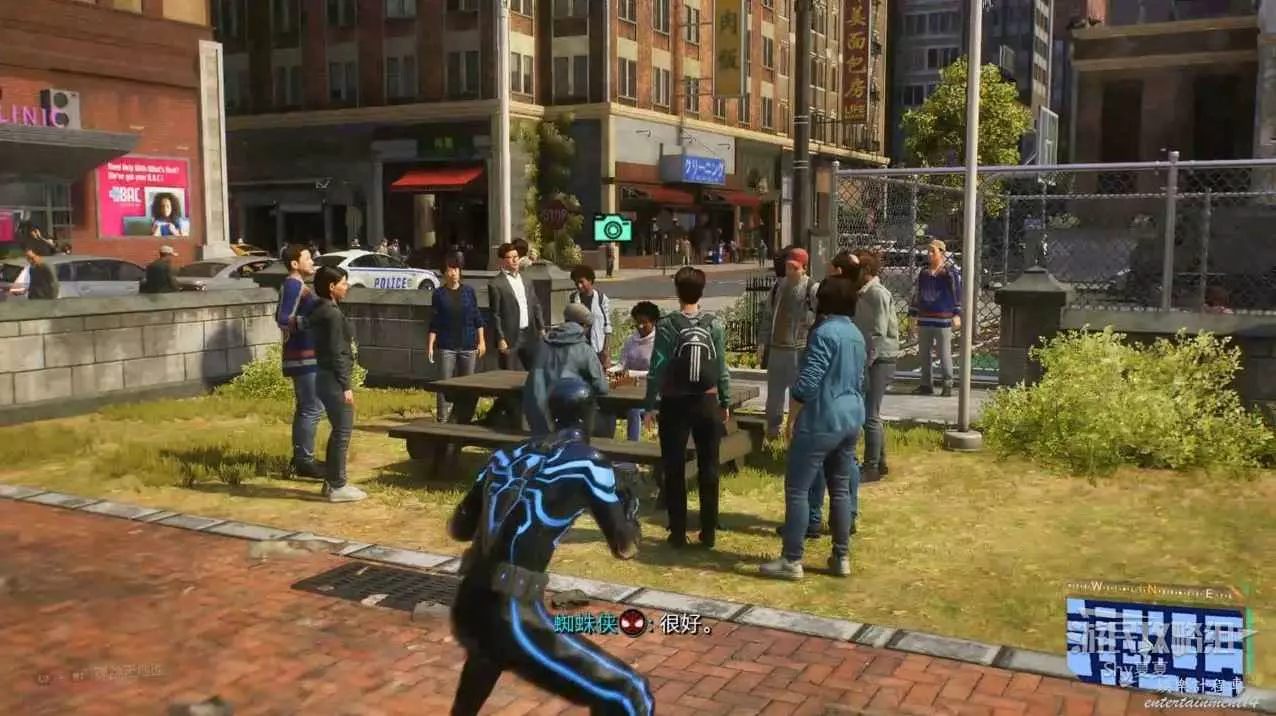
Task: Click the green camera photo-op marker
Action: coord(612,228)
